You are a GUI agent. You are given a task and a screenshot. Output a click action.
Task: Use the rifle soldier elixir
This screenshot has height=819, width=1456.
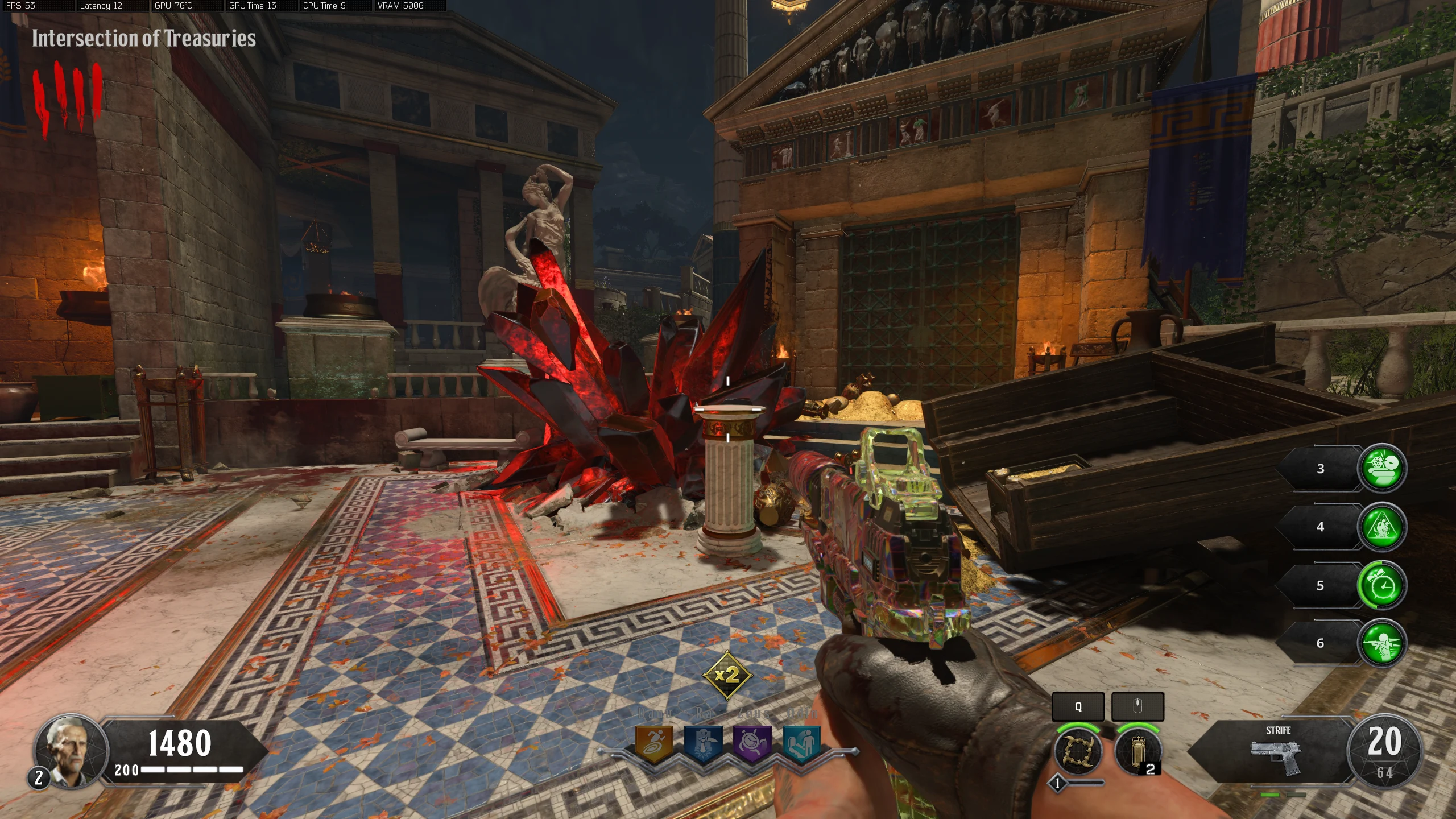pos(1382,643)
